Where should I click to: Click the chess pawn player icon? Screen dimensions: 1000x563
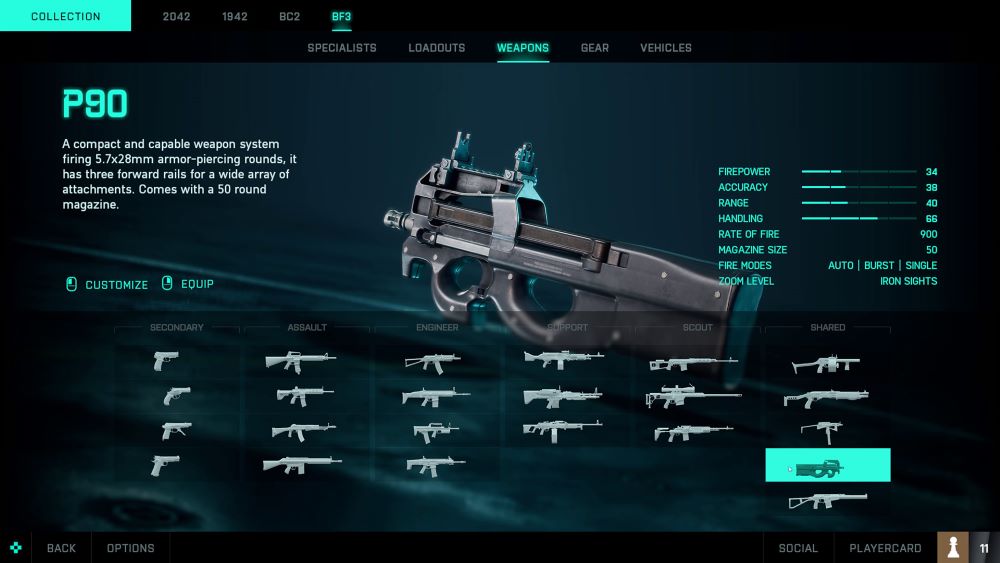(953, 547)
